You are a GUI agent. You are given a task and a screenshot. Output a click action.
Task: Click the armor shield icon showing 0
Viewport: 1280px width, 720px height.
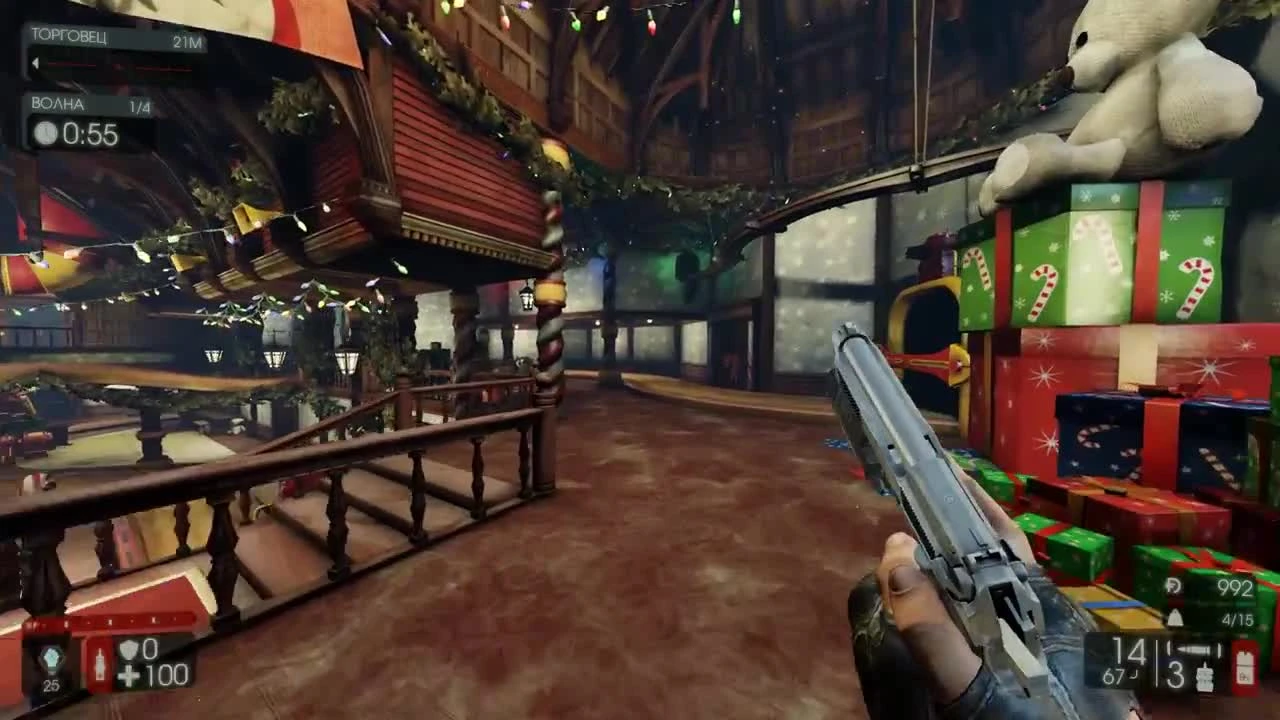tap(131, 648)
